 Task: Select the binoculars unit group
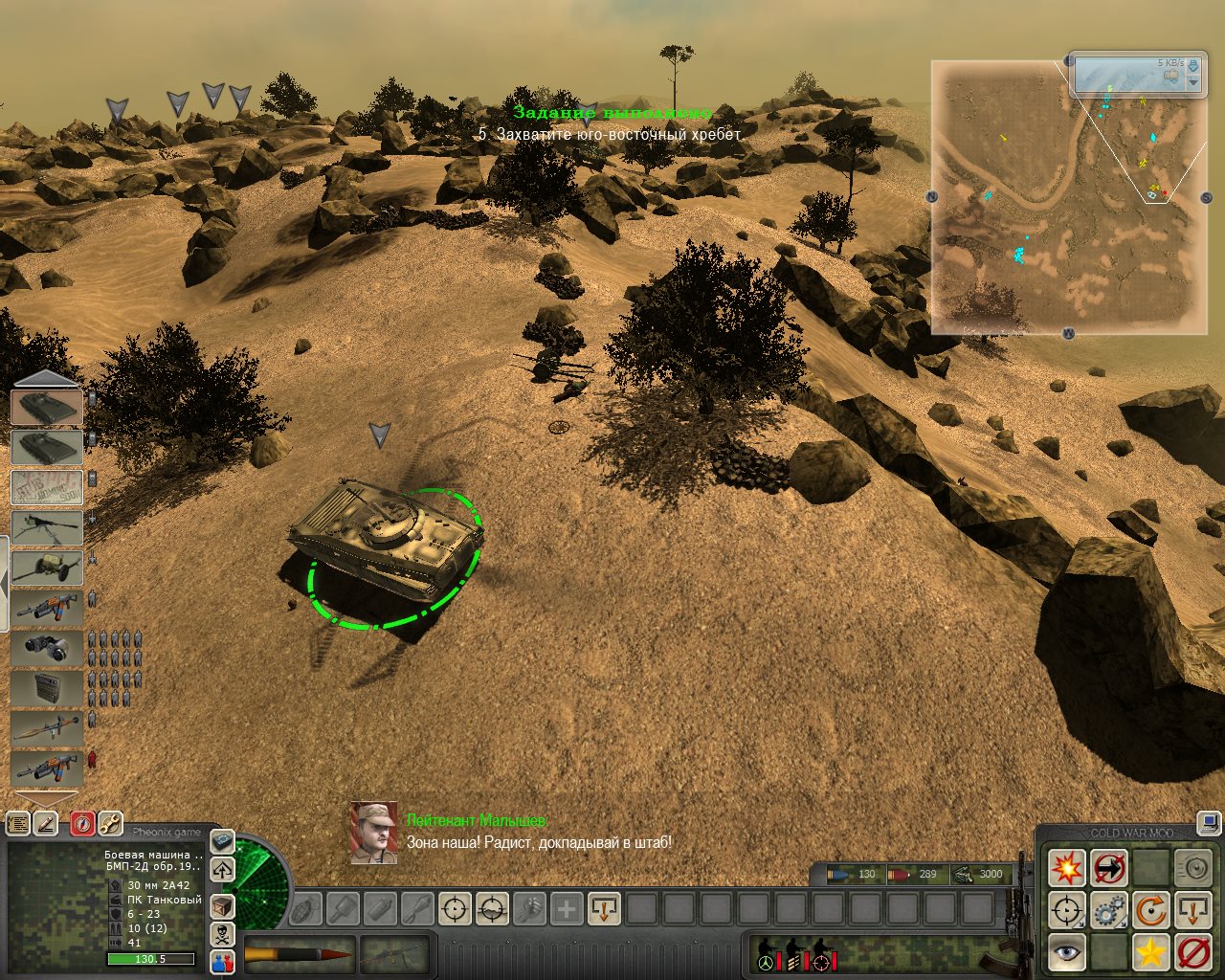point(47,648)
